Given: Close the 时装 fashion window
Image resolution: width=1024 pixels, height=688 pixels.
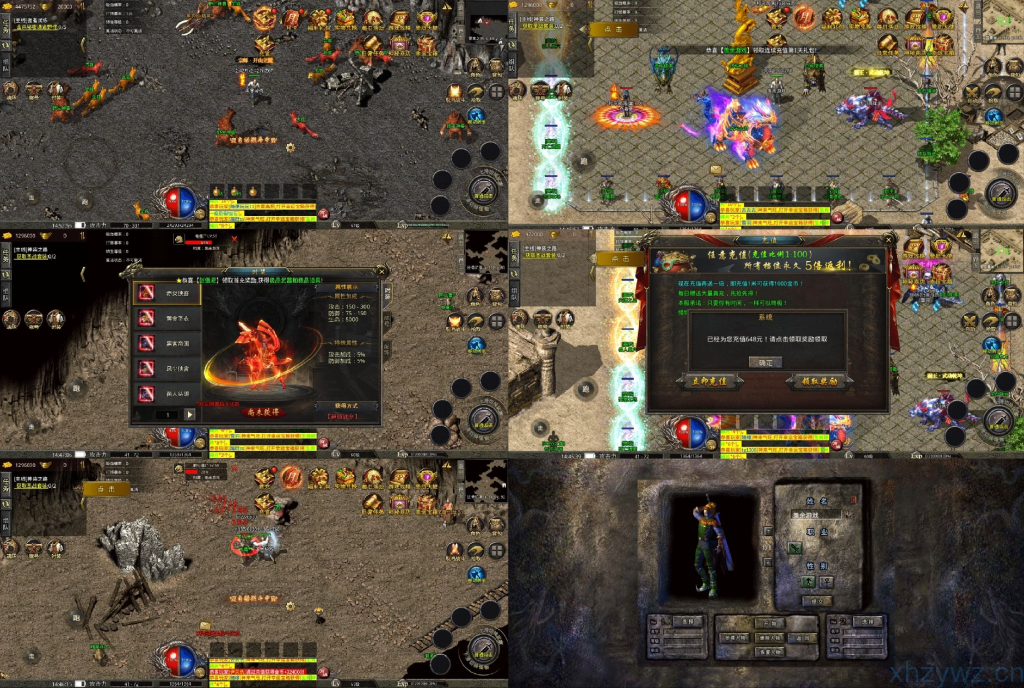Looking at the screenshot, I should [381, 271].
